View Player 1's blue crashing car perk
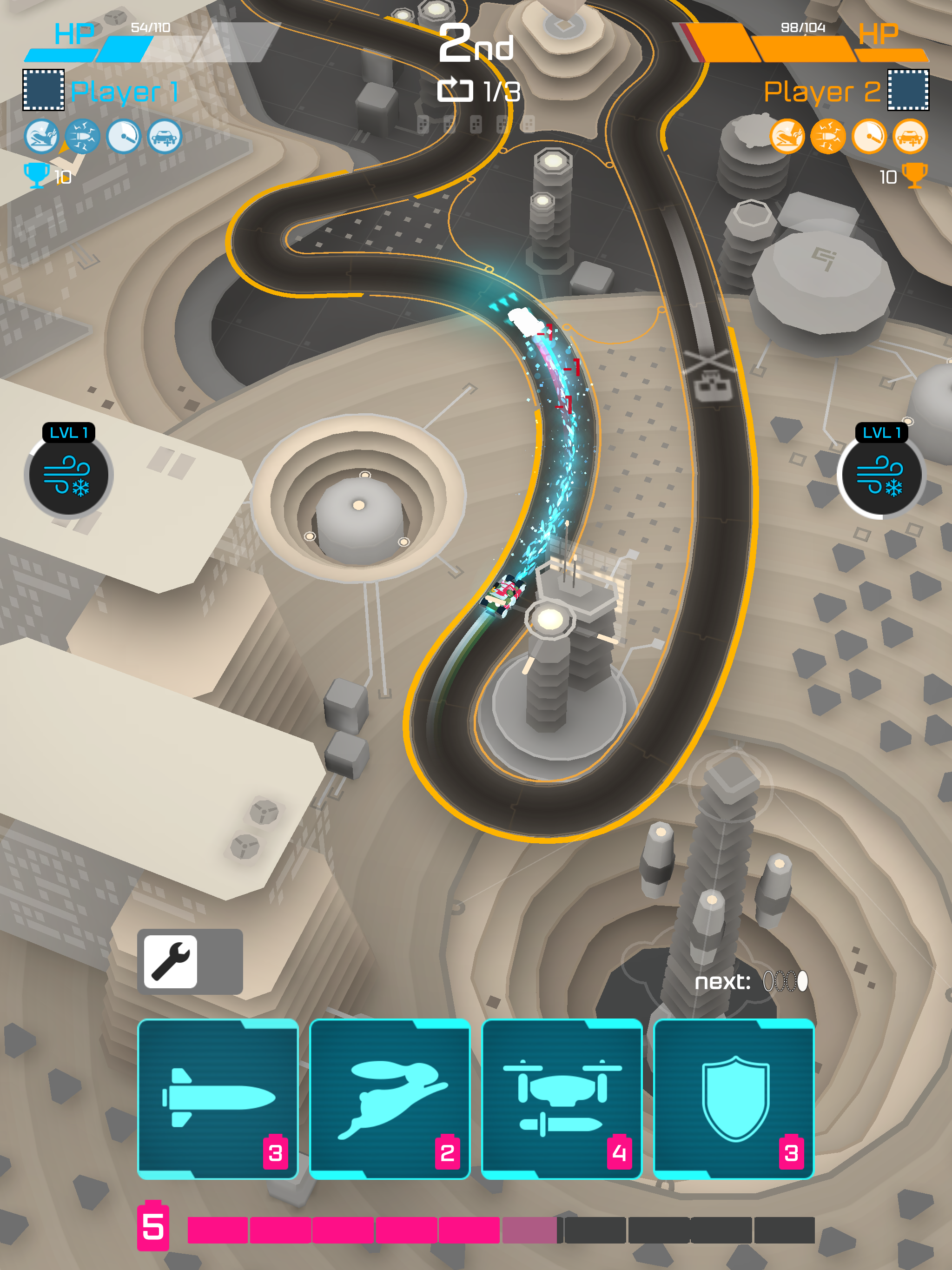952x1270 pixels. (41, 137)
